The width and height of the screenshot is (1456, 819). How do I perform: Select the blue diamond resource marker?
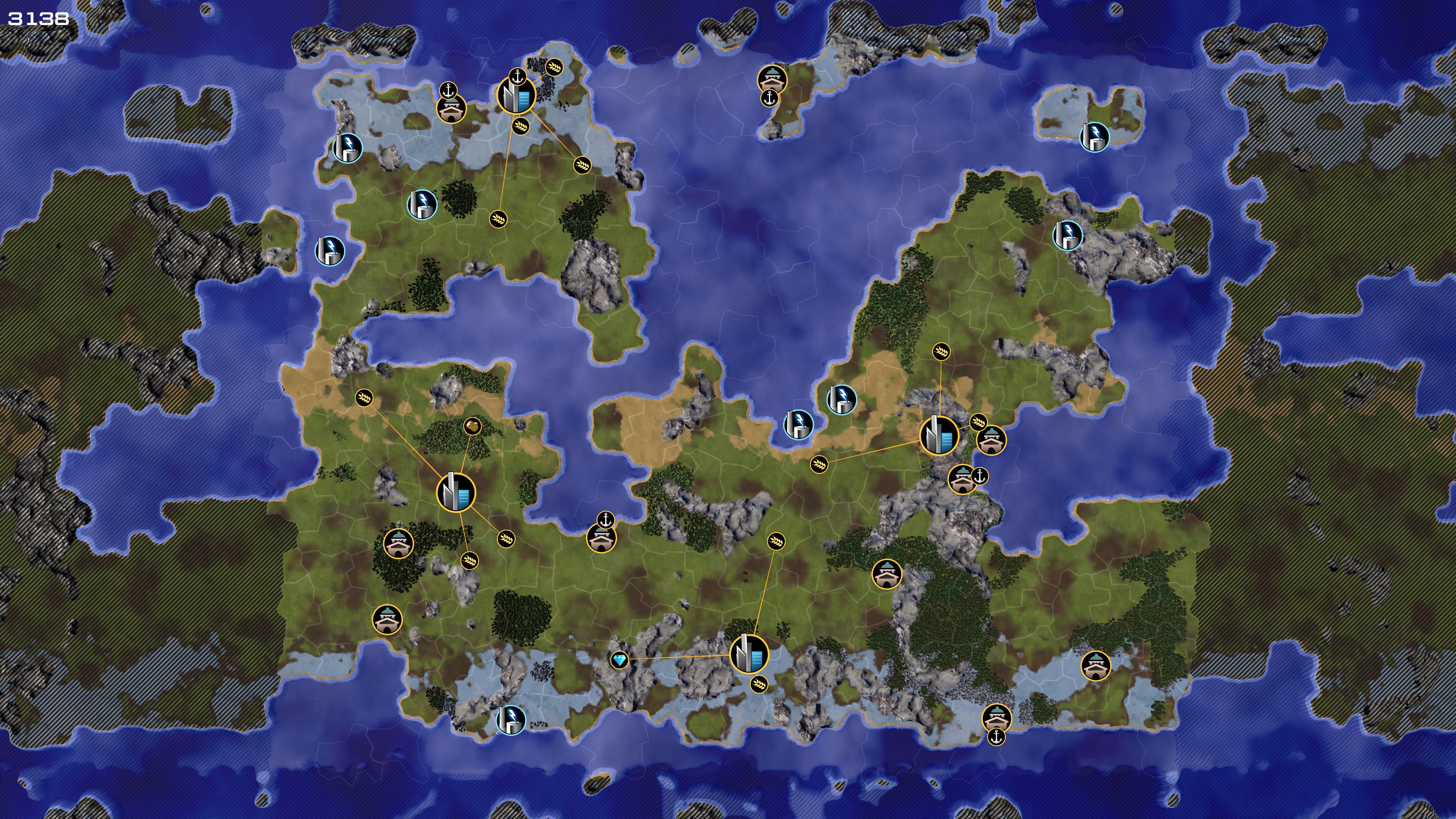coord(620,660)
